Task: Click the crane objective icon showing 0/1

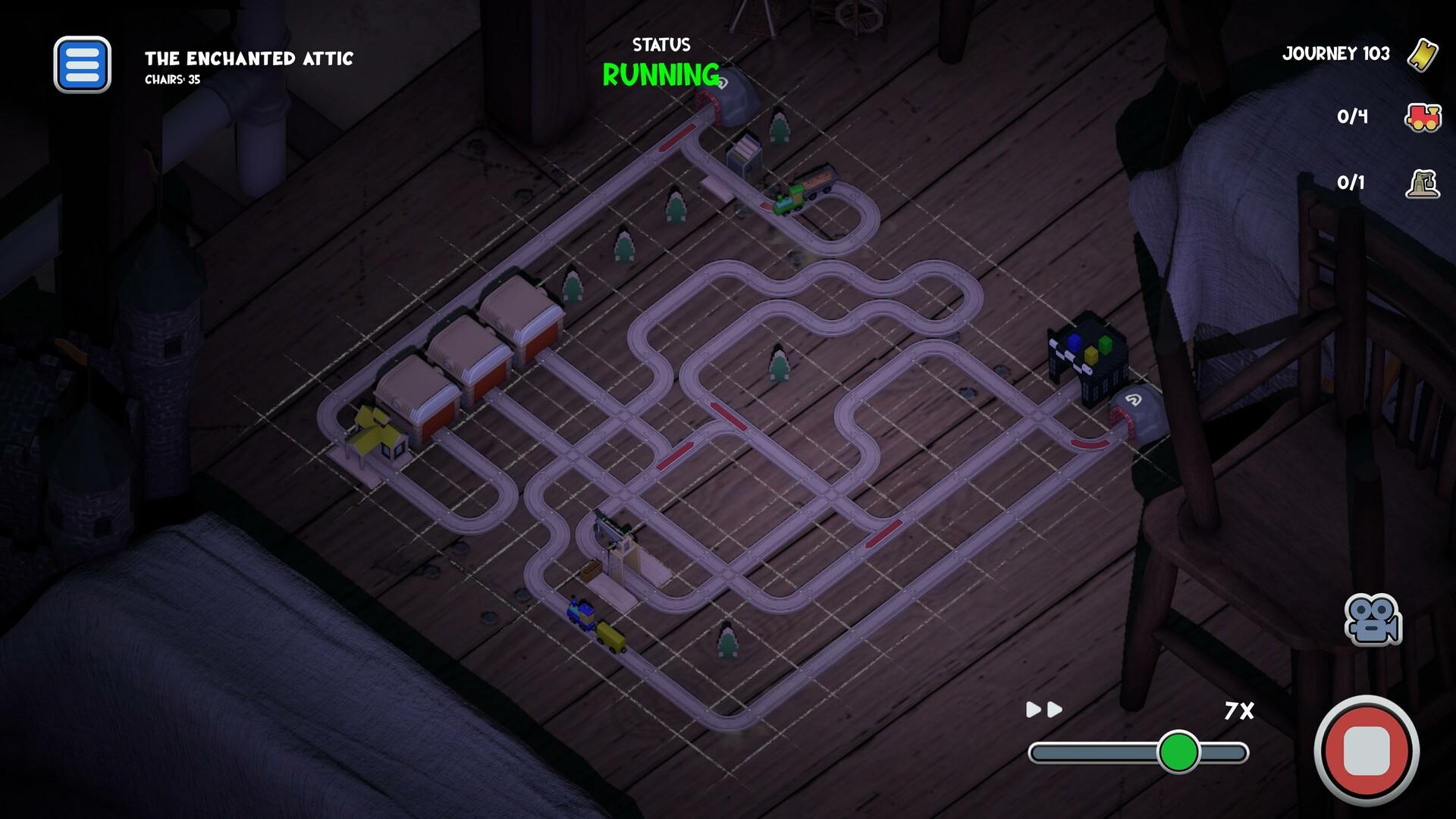Action: pos(1422,181)
